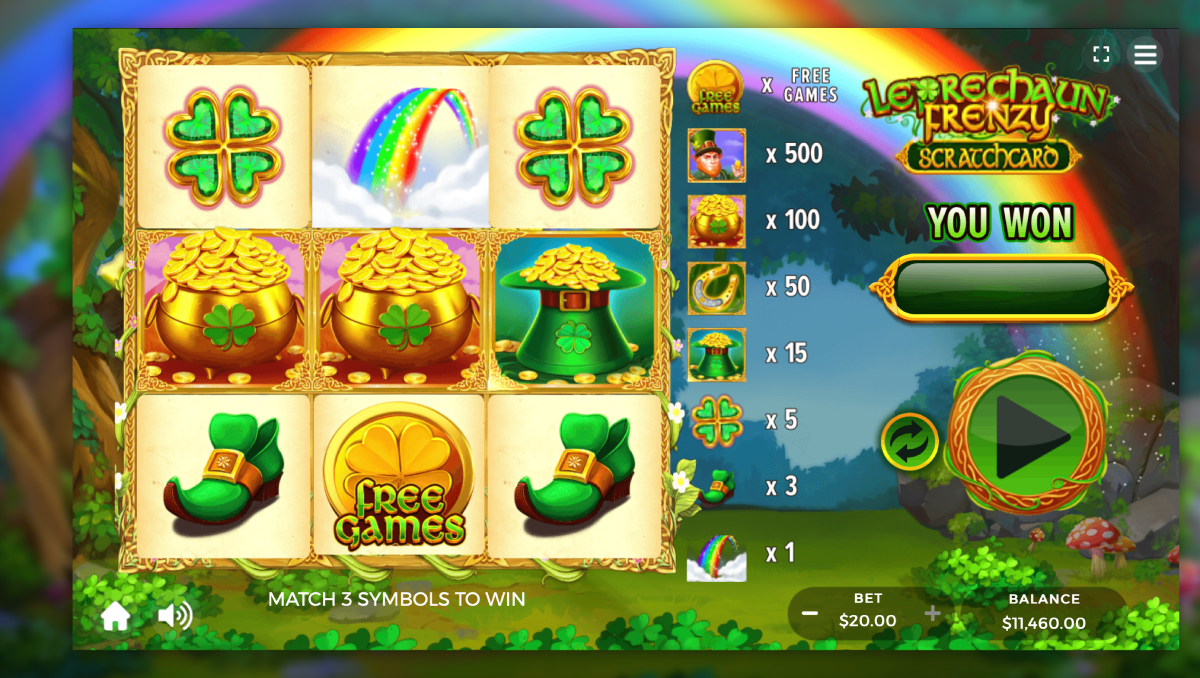The height and width of the screenshot is (678, 1200).
Task: Select the Free Games coin tile
Action: coord(400,477)
